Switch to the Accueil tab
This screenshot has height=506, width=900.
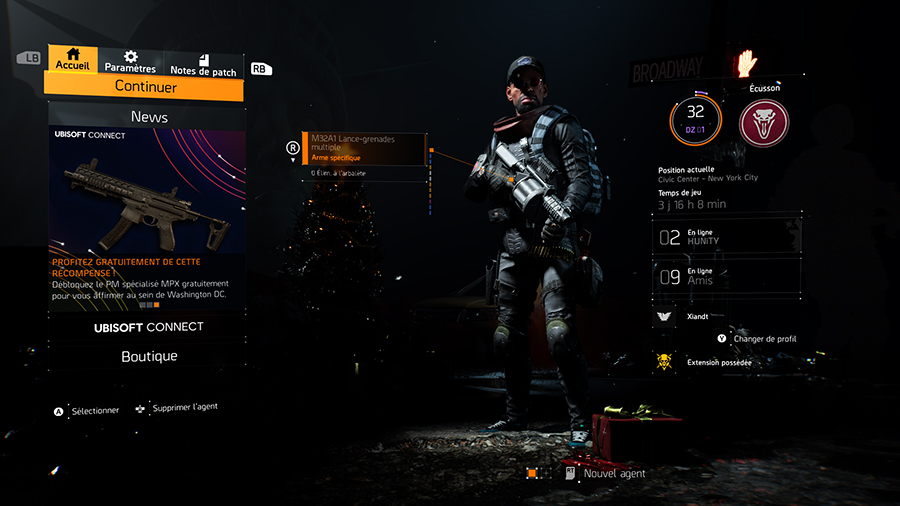[x=72, y=59]
